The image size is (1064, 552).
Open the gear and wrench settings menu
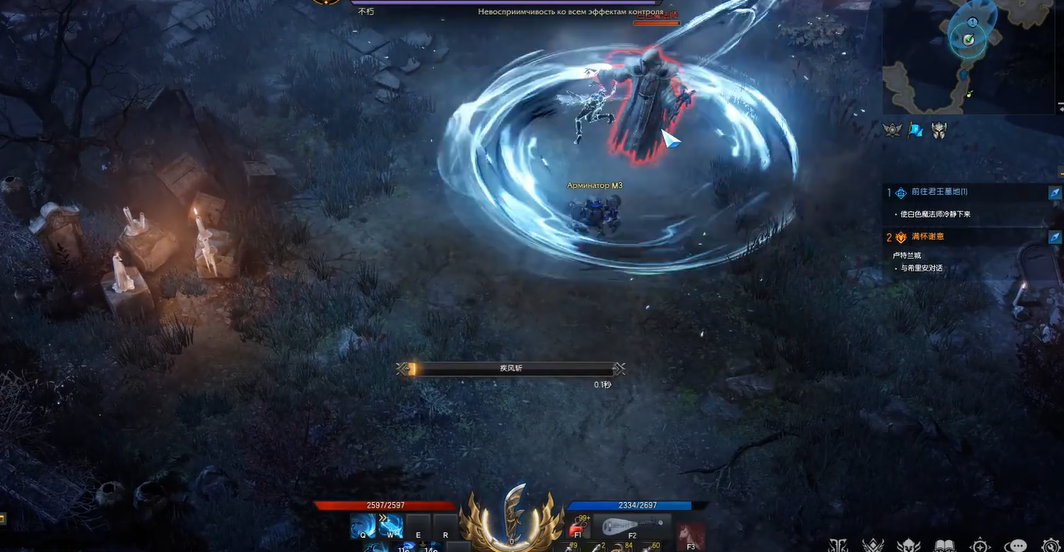[1050, 546]
